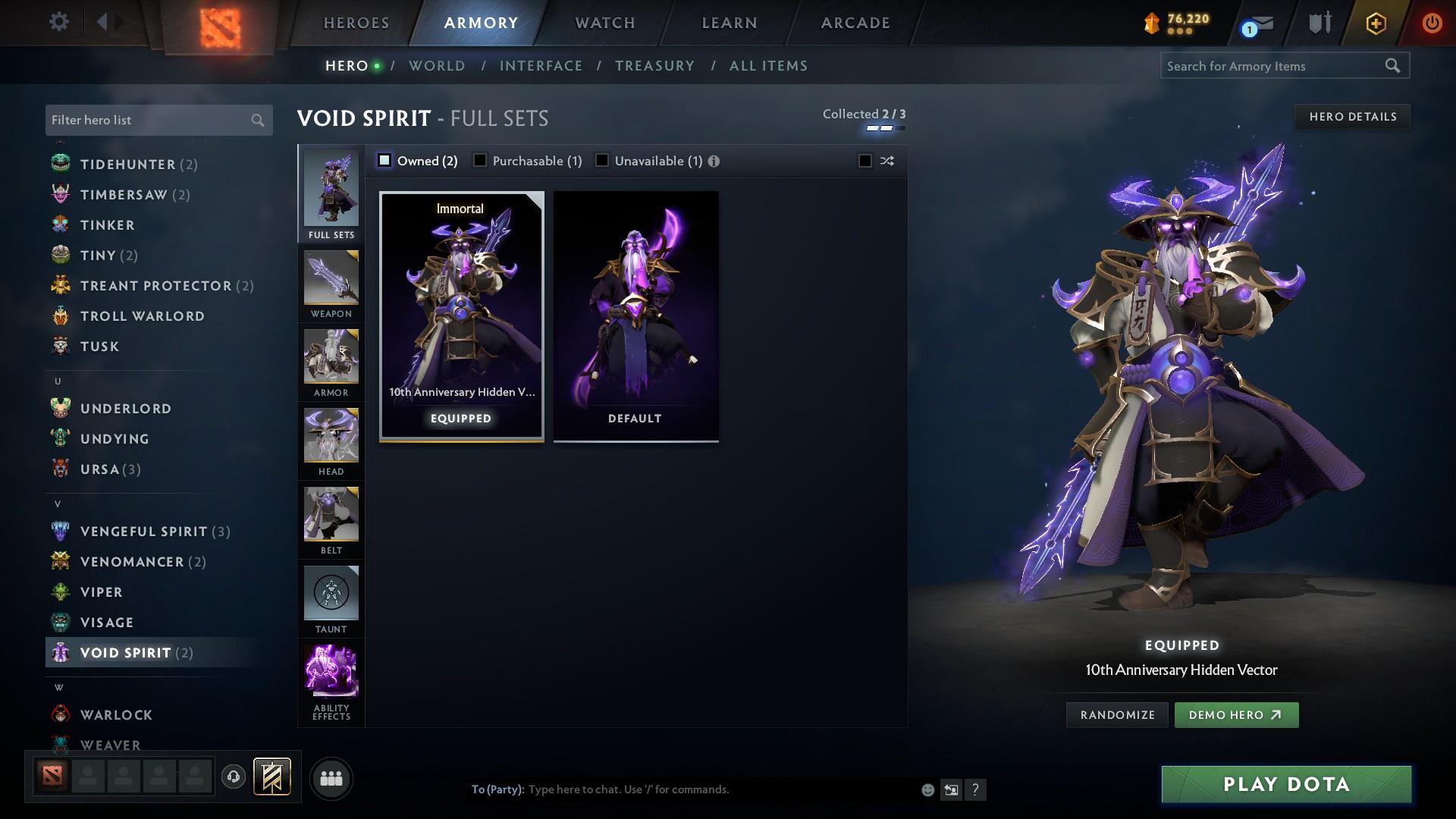Image resolution: width=1456 pixels, height=819 pixels.
Task: Open the TREASURY section
Action: [x=654, y=66]
